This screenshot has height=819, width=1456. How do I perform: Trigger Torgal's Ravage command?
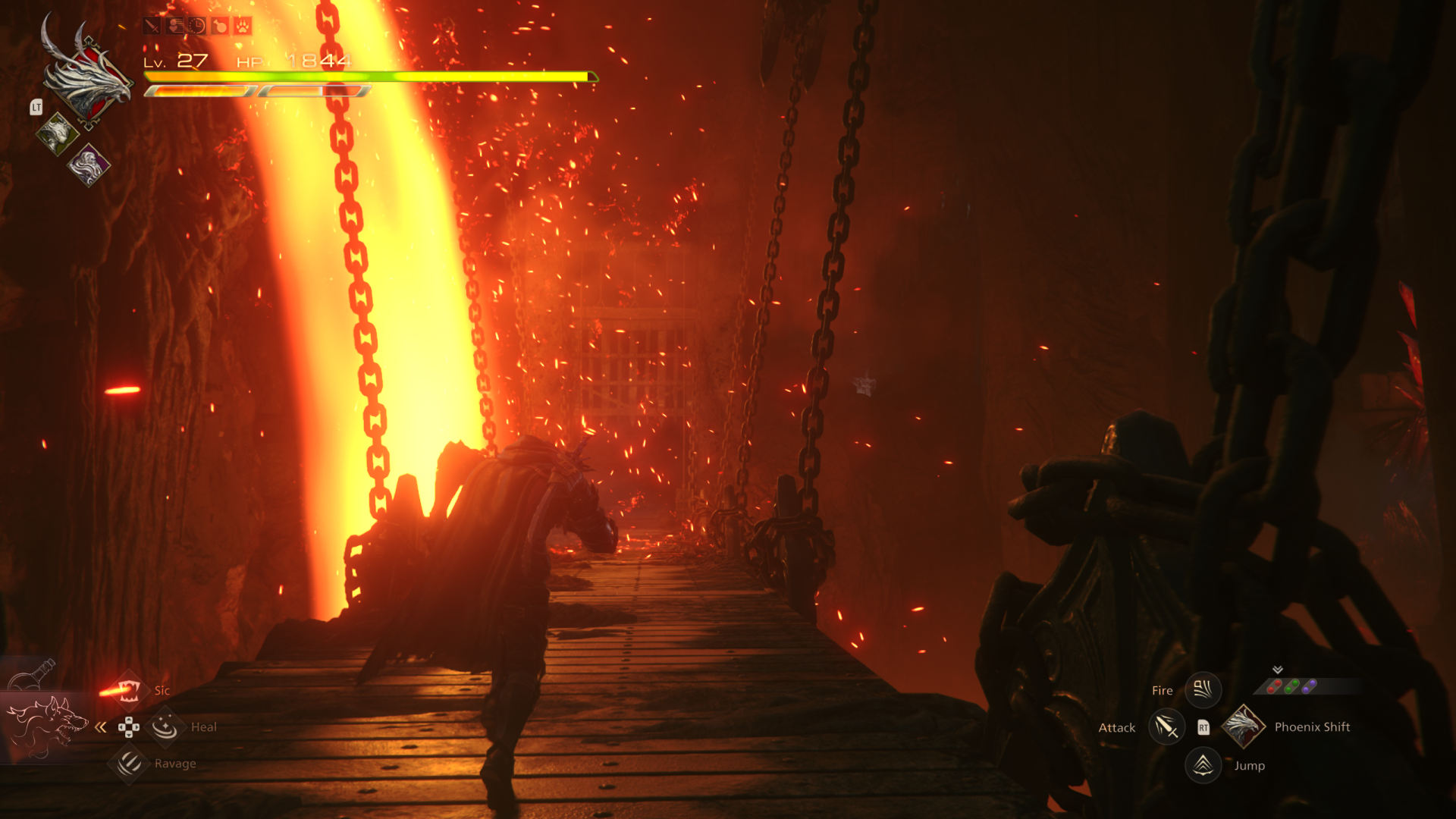point(129,763)
